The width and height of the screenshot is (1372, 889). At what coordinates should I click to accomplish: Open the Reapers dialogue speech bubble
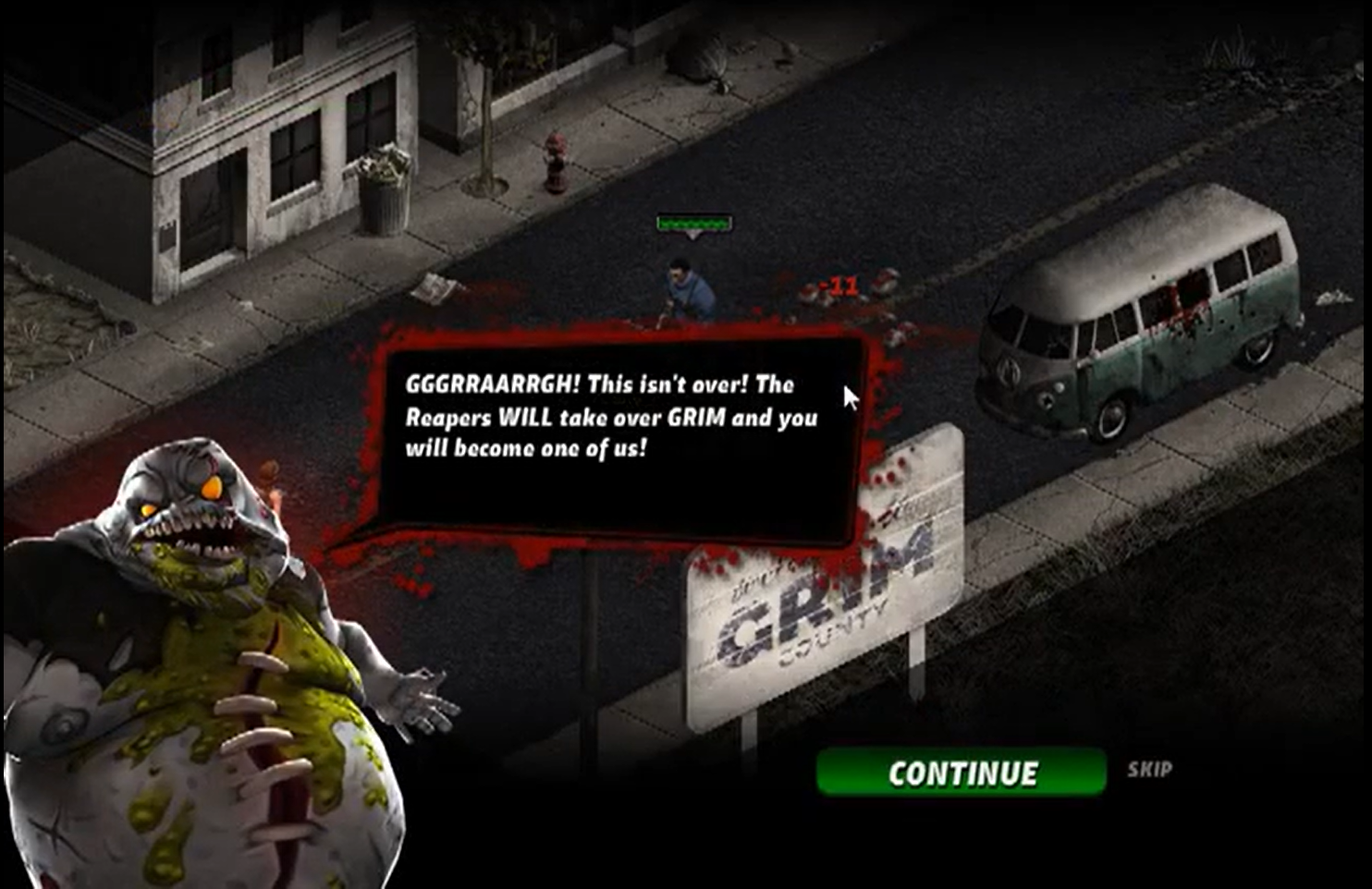[610, 434]
